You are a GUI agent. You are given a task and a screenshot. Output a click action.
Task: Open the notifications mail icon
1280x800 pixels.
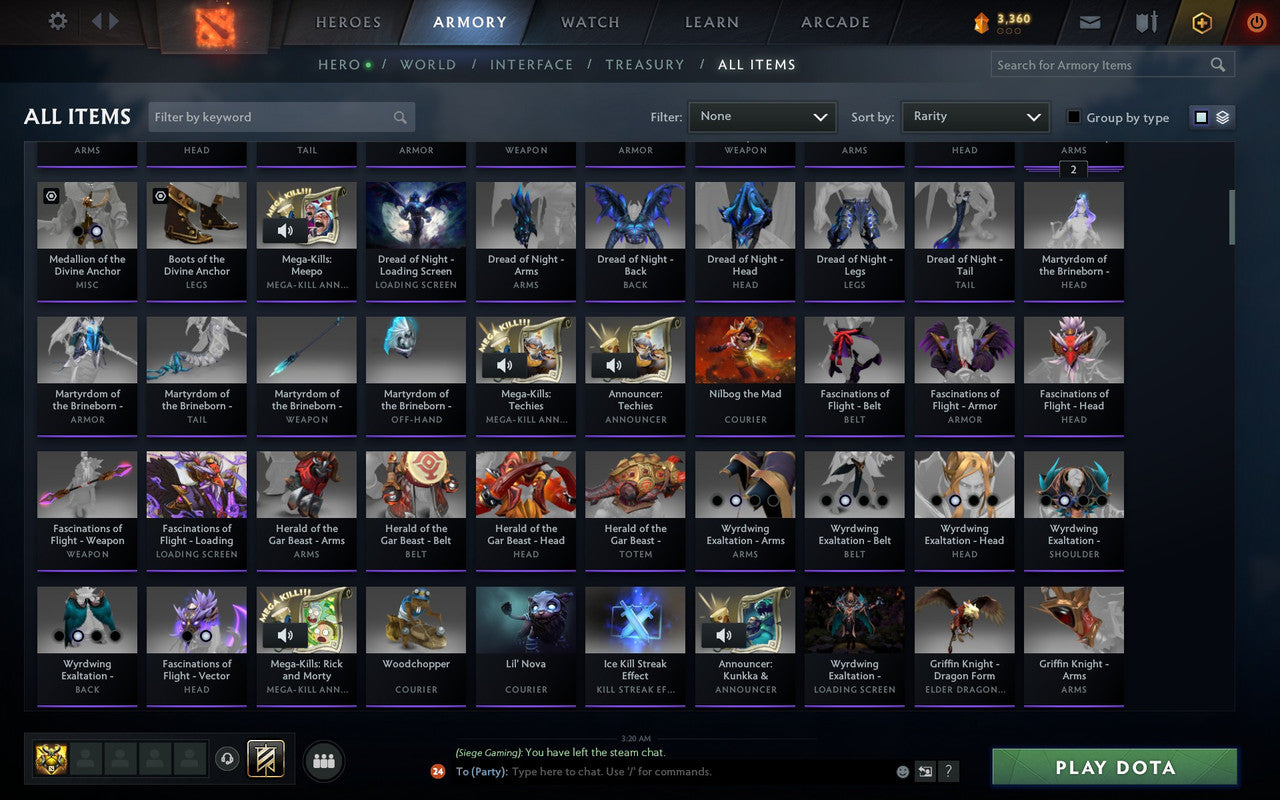point(1090,21)
